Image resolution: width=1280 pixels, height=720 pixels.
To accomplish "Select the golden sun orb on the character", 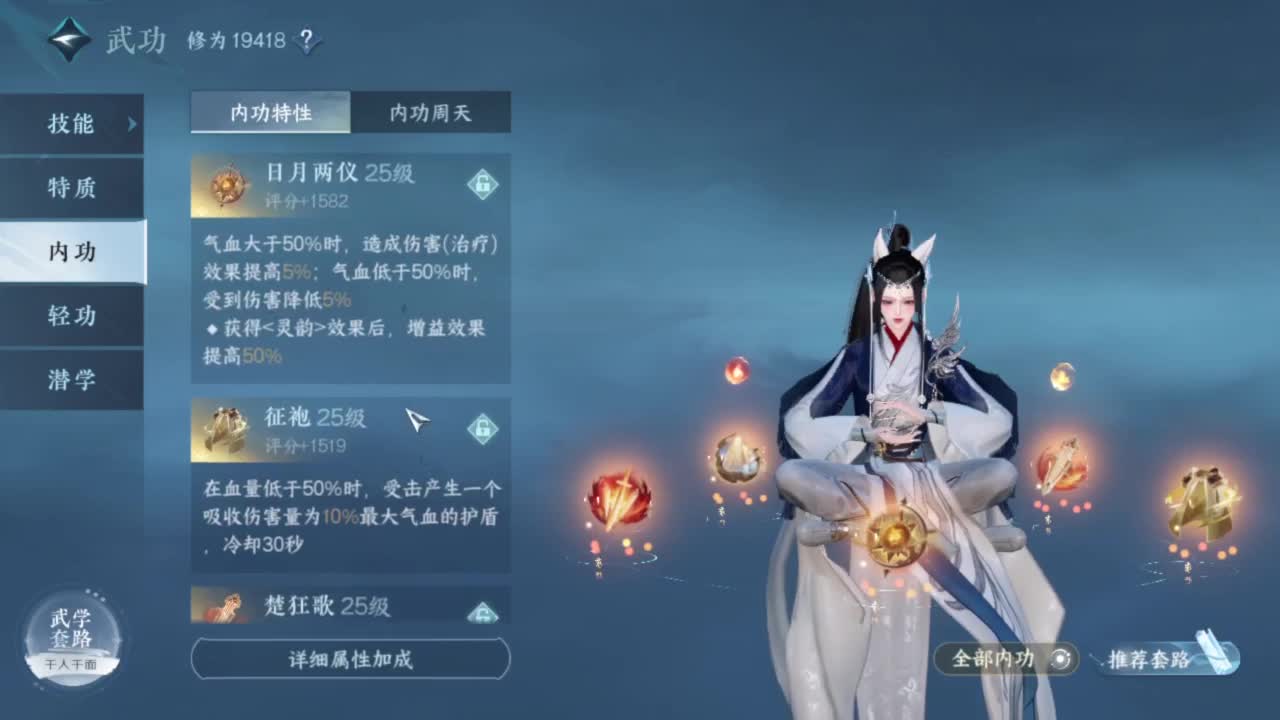I will click(895, 535).
